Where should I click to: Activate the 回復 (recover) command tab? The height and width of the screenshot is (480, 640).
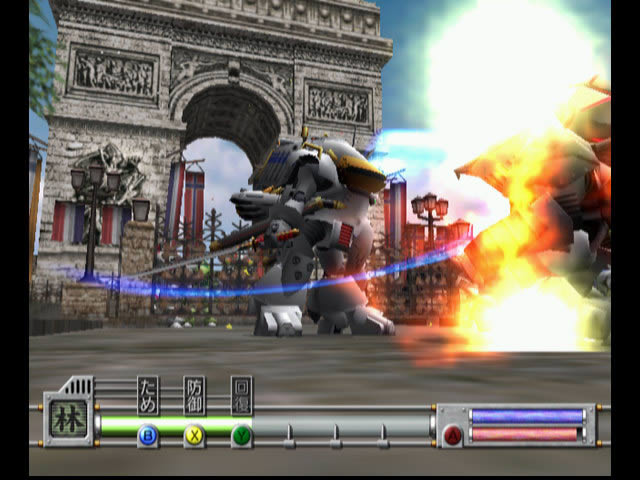coord(242,396)
